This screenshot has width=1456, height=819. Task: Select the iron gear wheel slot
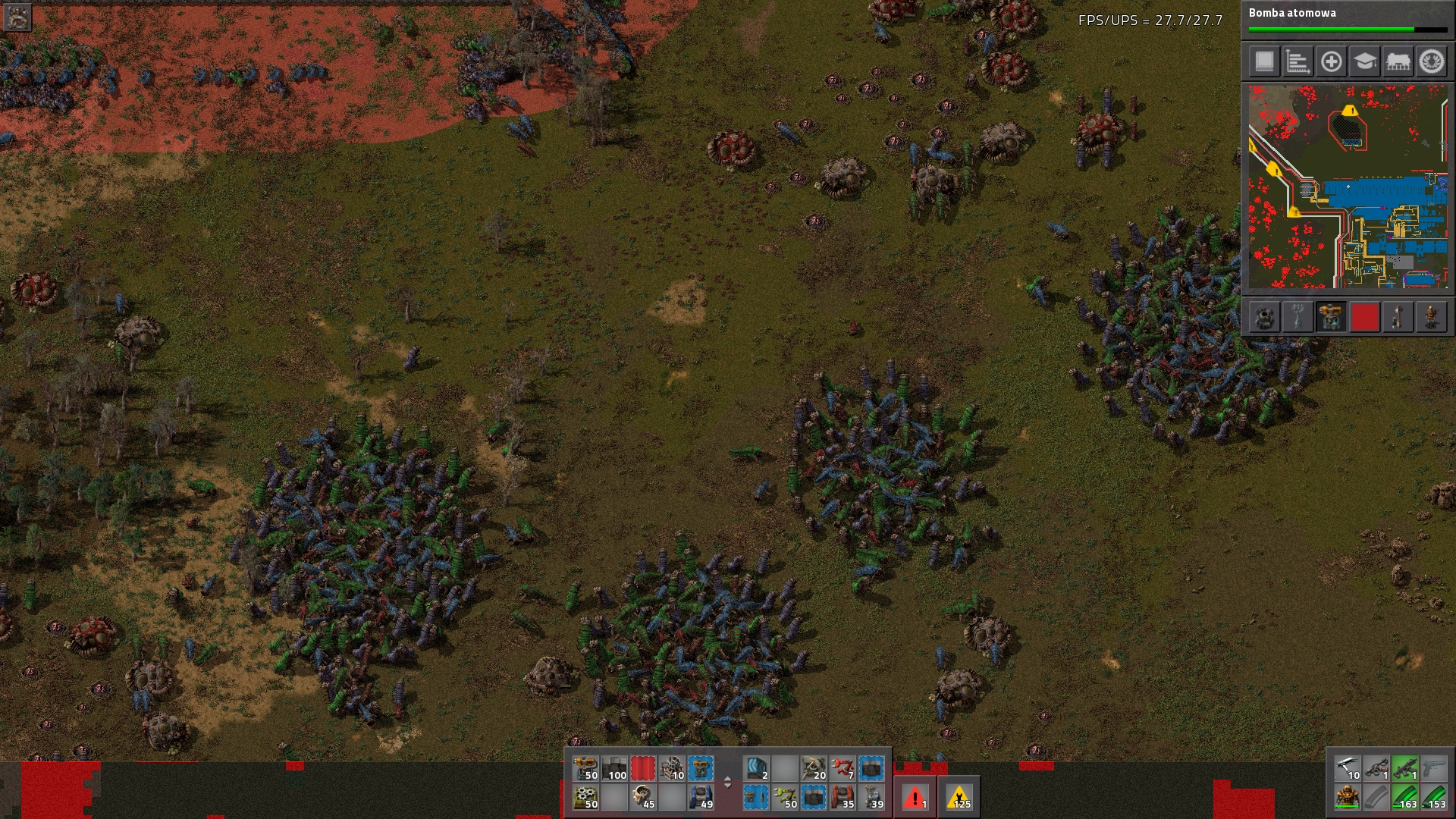(x=585, y=797)
